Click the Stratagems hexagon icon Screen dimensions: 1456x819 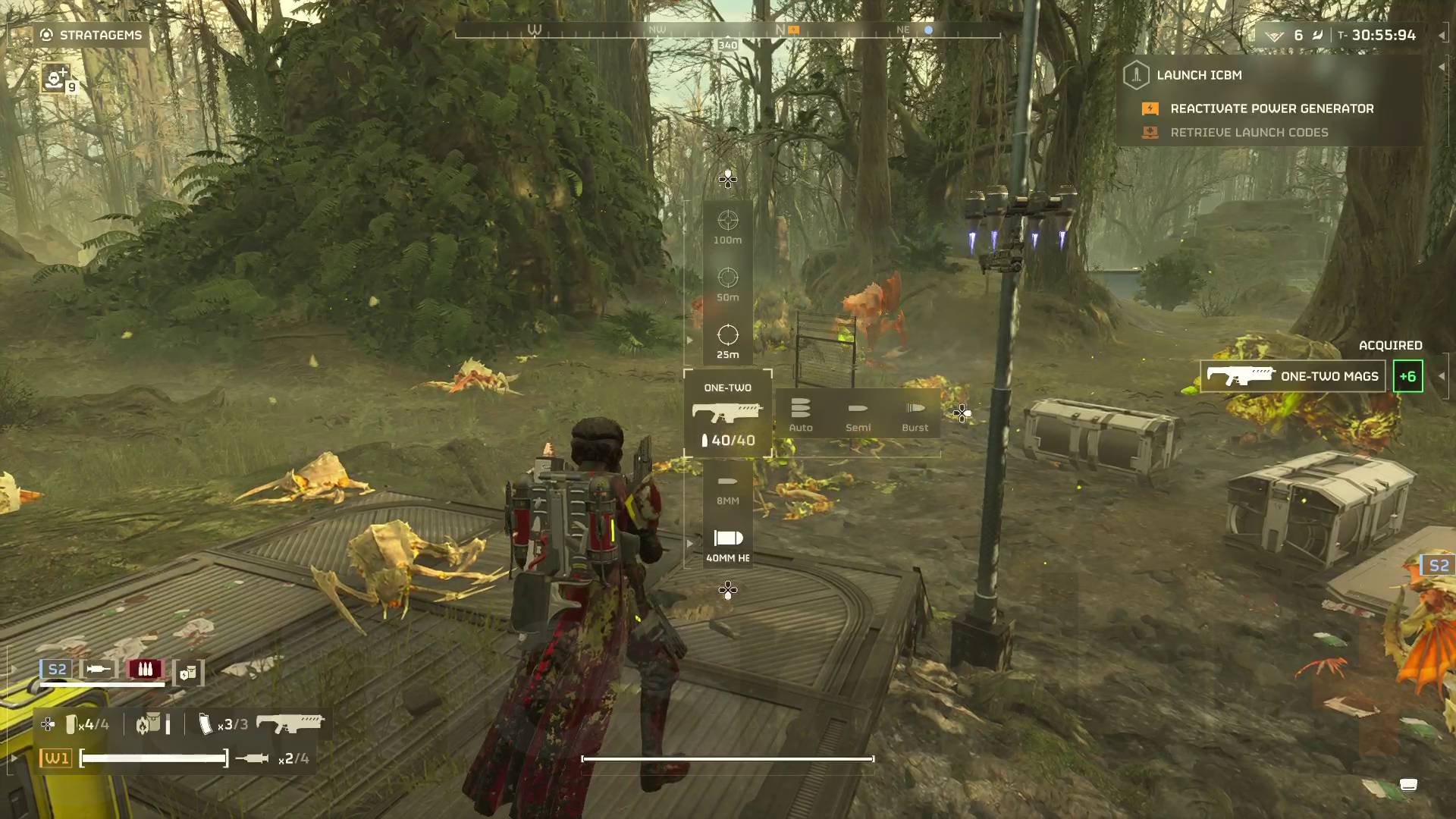pos(46,34)
